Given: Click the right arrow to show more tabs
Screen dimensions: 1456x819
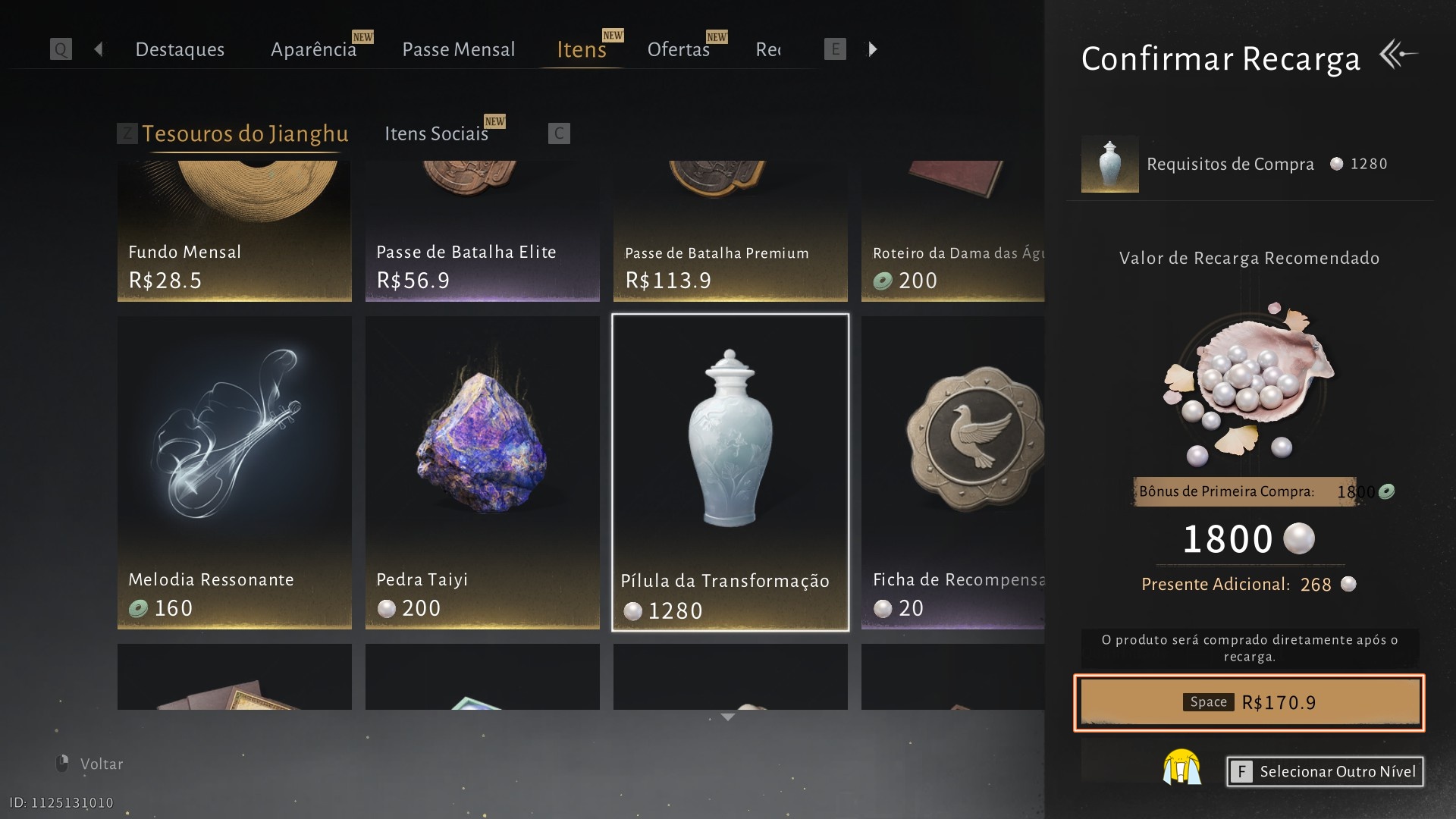Looking at the screenshot, I should pyautogui.click(x=873, y=49).
